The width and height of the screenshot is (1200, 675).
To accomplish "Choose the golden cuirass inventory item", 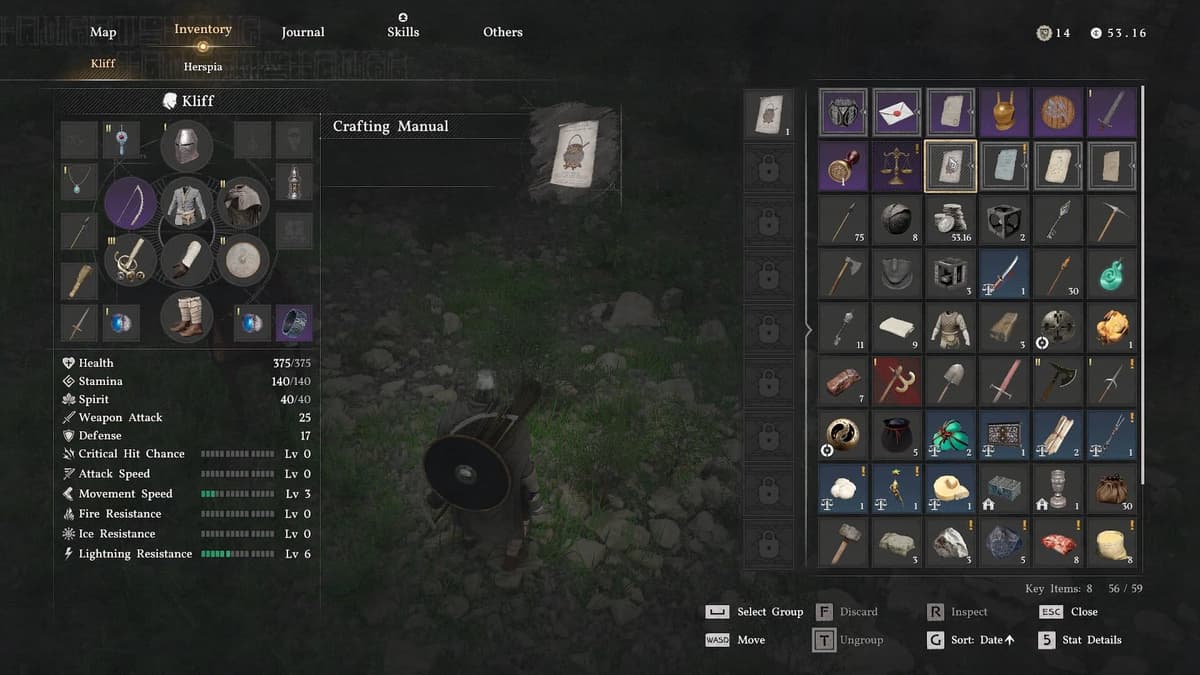I will point(1004,112).
